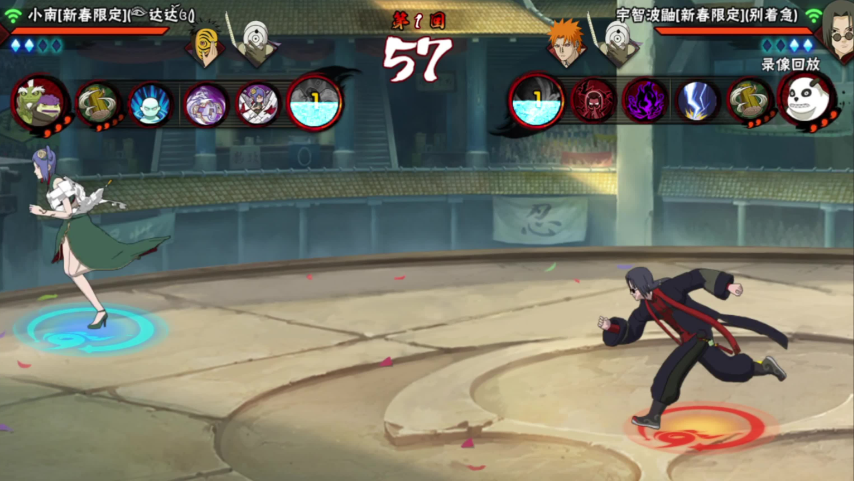854x481 pixels.
Task: Open the Itachi player avatar
Action: (x=835, y=23)
